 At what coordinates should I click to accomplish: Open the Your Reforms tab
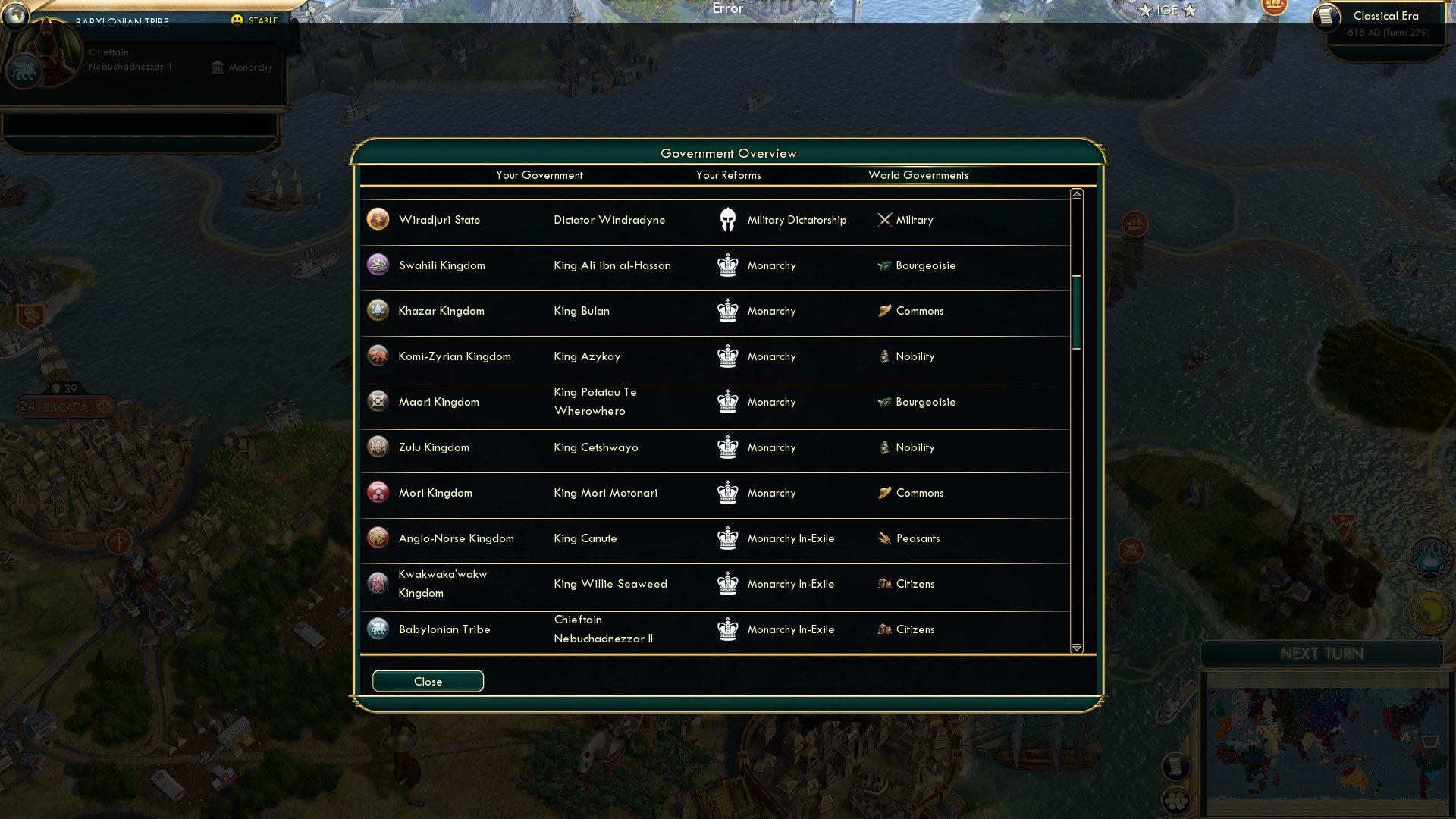[x=728, y=175]
